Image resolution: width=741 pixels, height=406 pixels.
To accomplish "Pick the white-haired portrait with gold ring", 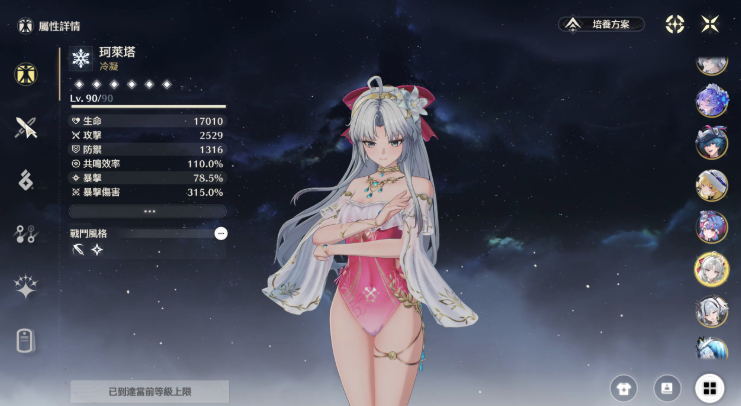I will (711, 268).
